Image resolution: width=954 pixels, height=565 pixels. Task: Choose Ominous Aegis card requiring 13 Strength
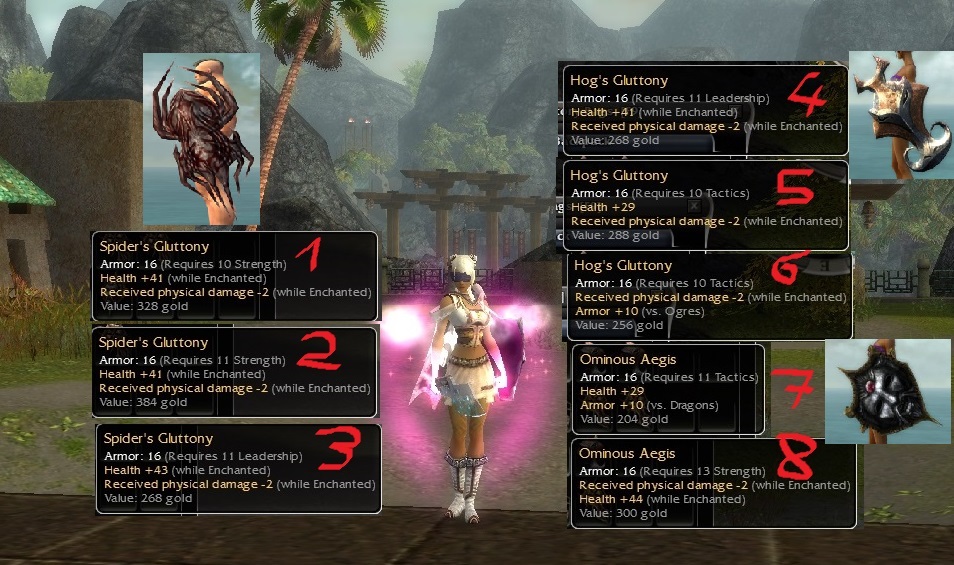[x=713, y=483]
